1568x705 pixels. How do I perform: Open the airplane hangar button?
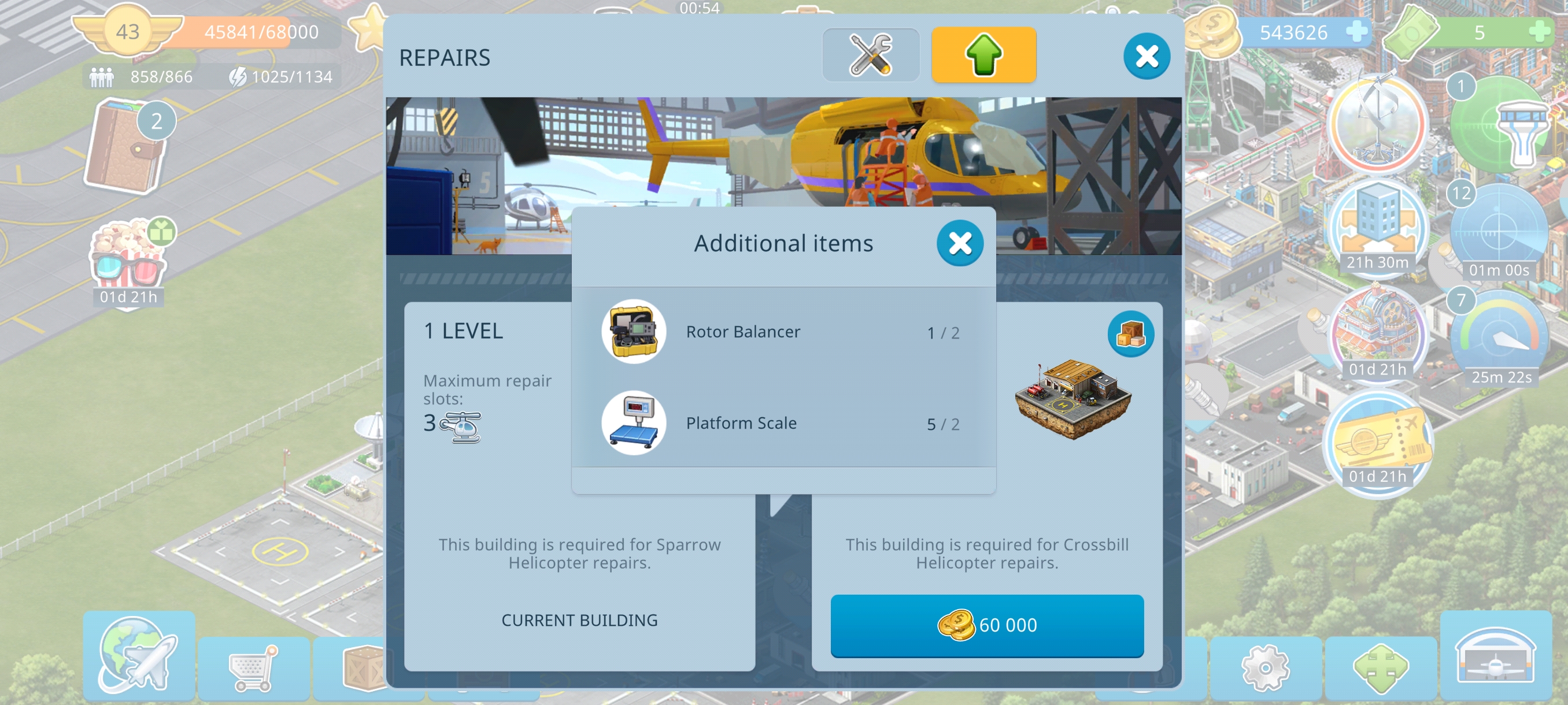click(x=1495, y=656)
